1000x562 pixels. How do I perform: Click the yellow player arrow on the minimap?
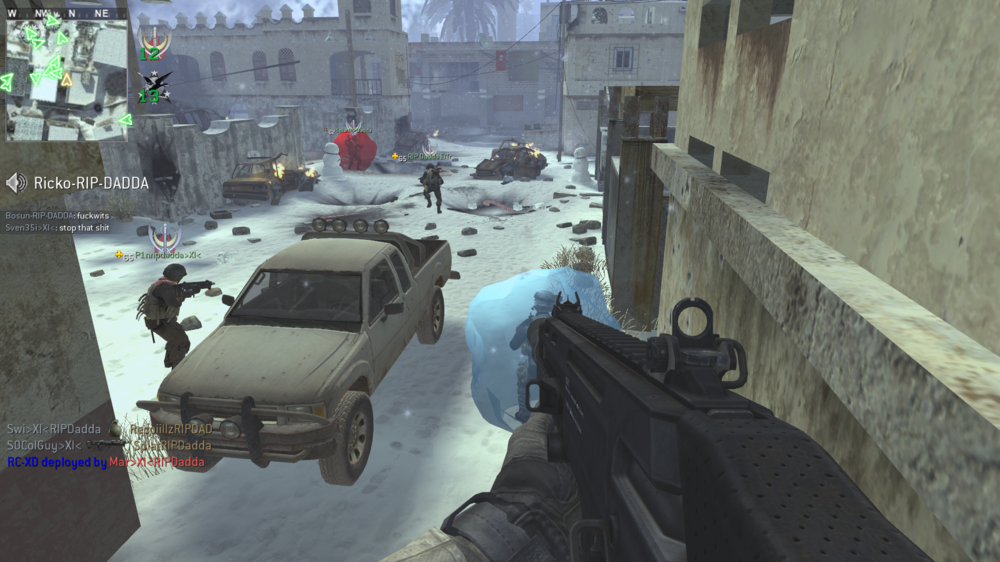click(x=67, y=79)
